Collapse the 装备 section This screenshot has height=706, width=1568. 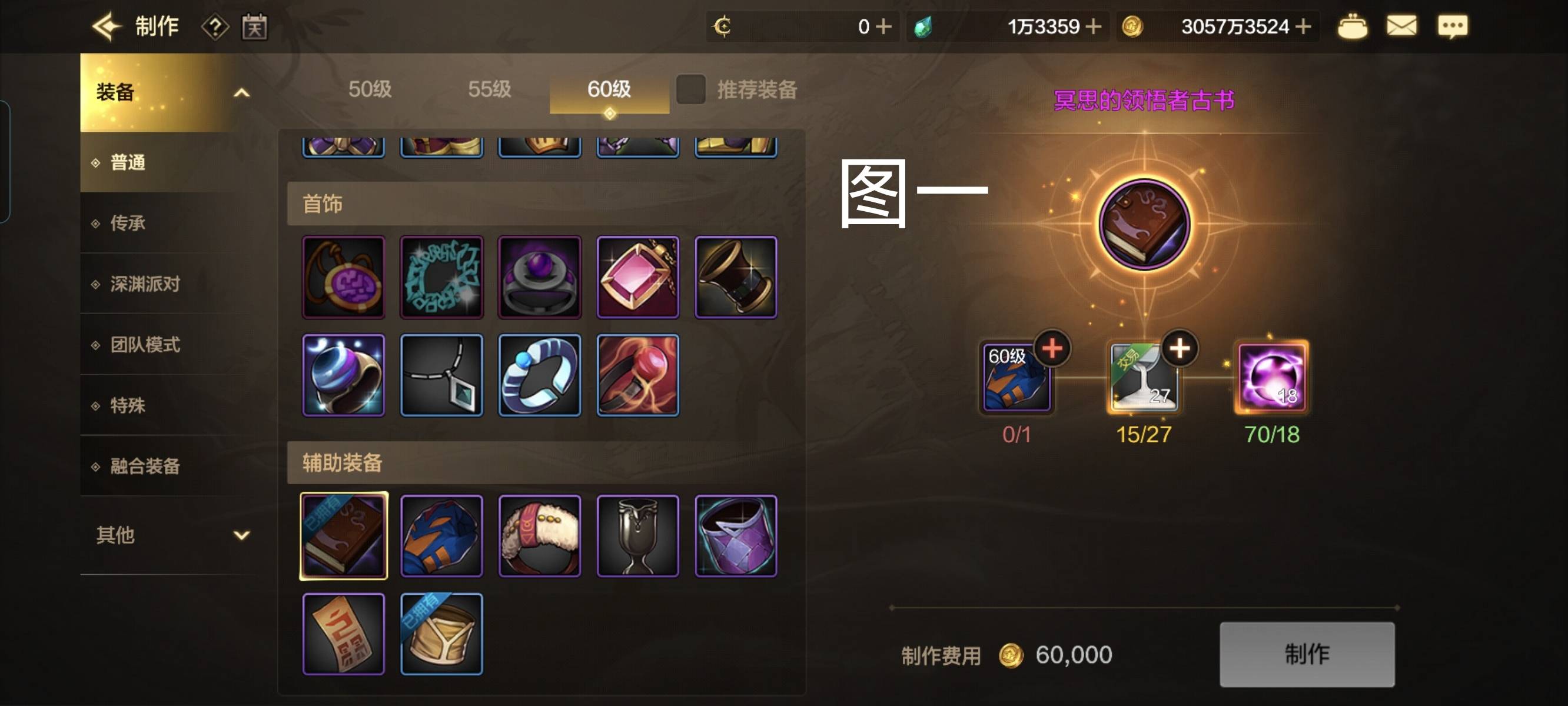(242, 93)
